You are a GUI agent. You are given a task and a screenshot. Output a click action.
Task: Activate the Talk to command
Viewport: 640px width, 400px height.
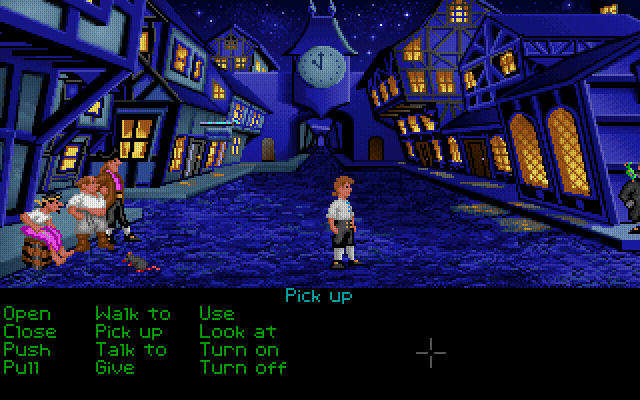point(131,349)
